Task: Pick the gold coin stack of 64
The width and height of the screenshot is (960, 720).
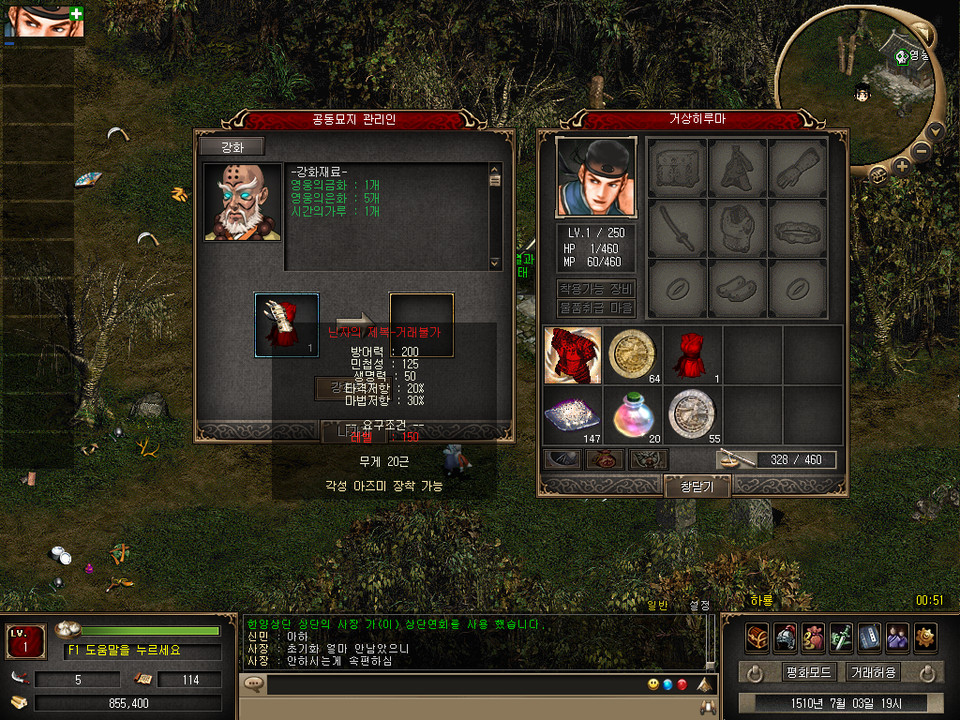Action: pos(633,355)
